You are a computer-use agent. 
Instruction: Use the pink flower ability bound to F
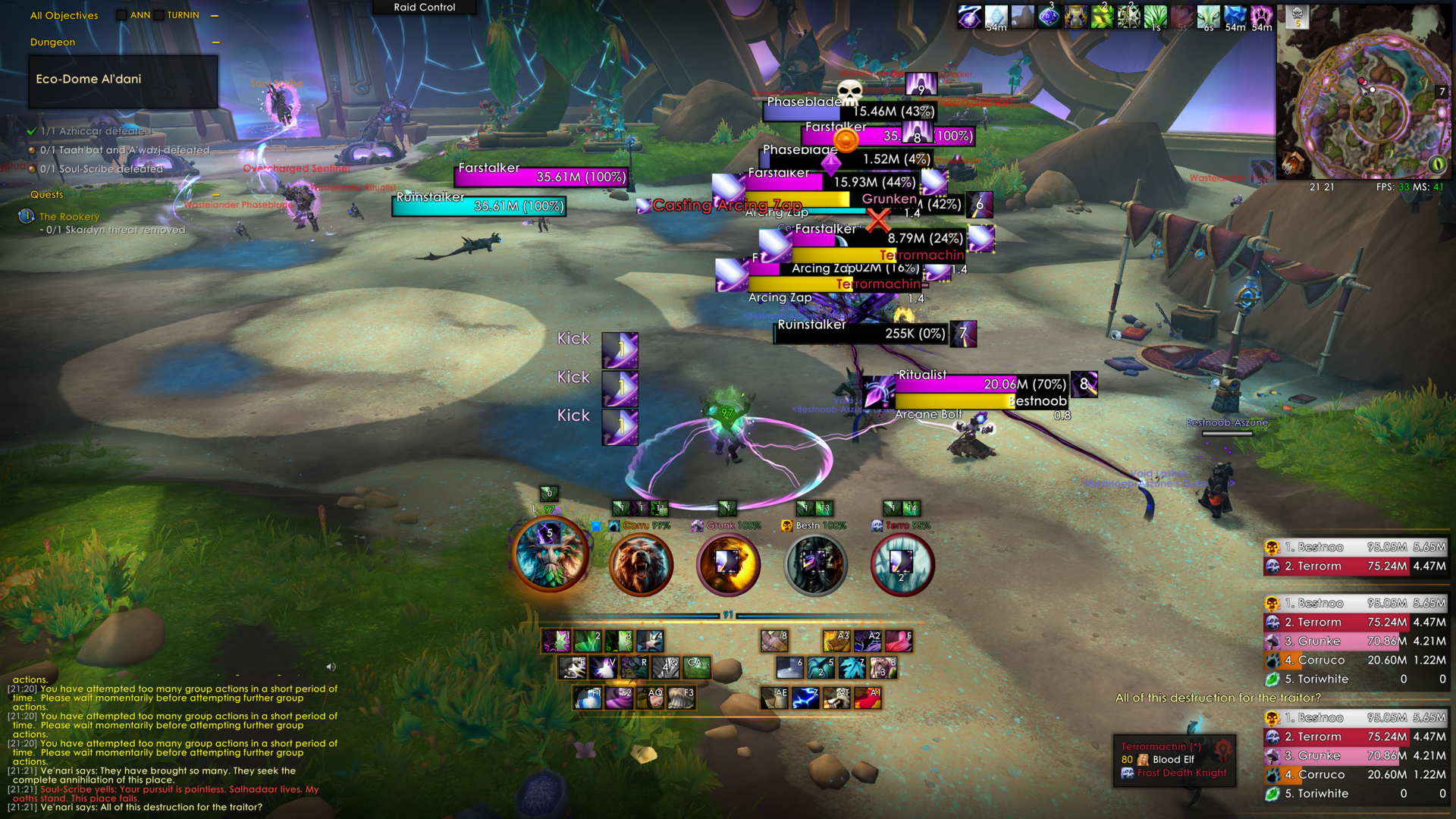coord(898,642)
